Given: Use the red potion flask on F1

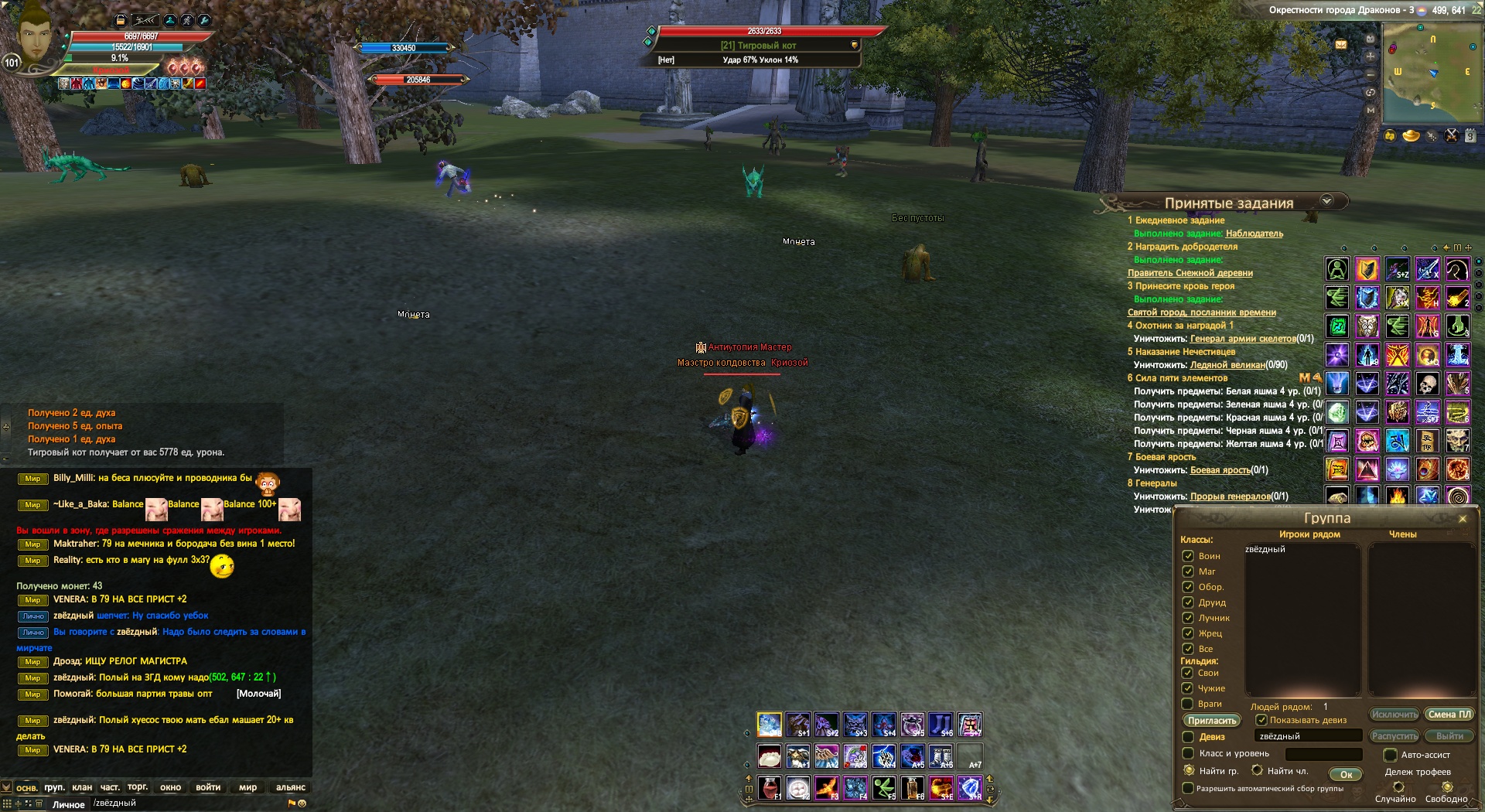Looking at the screenshot, I should [x=769, y=787].
